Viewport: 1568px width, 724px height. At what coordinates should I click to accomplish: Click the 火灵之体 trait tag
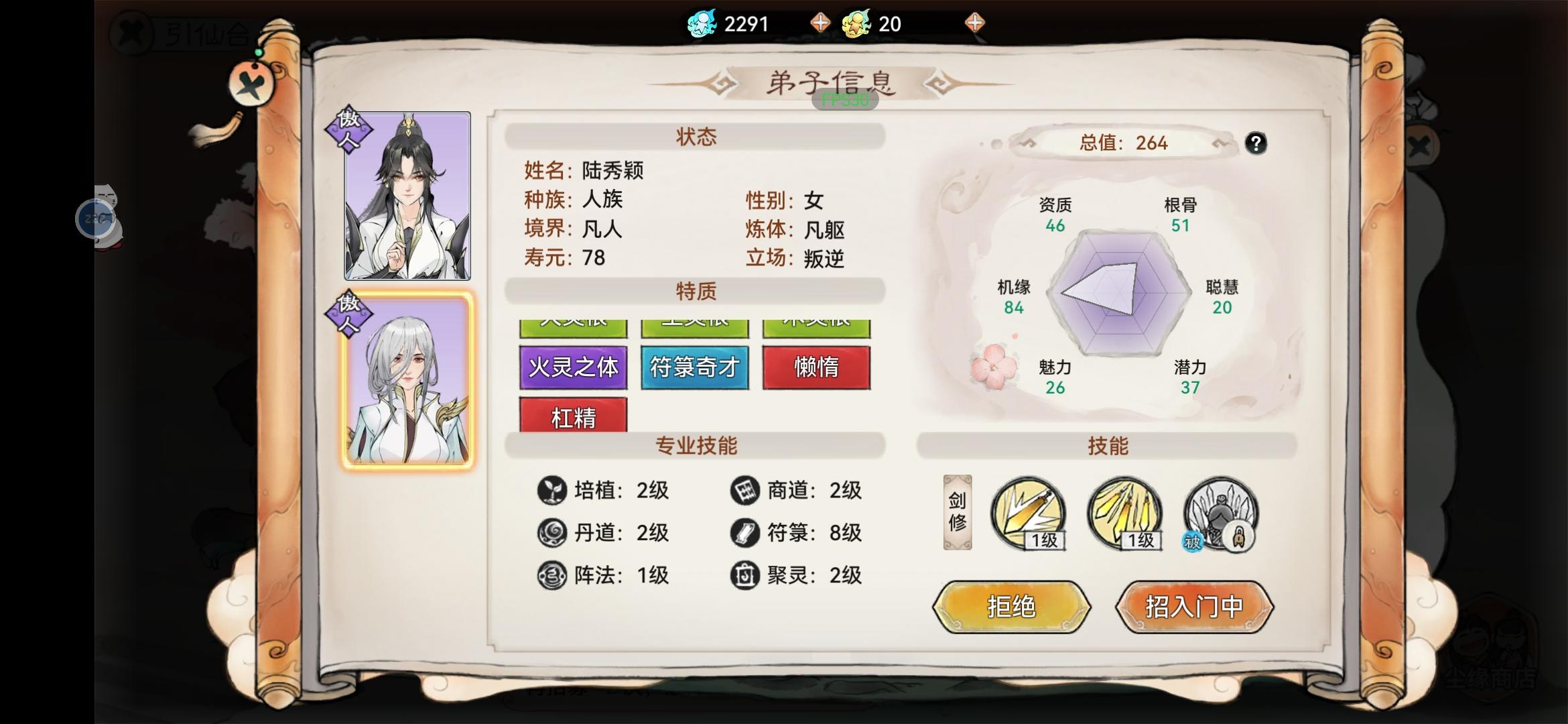573,367
